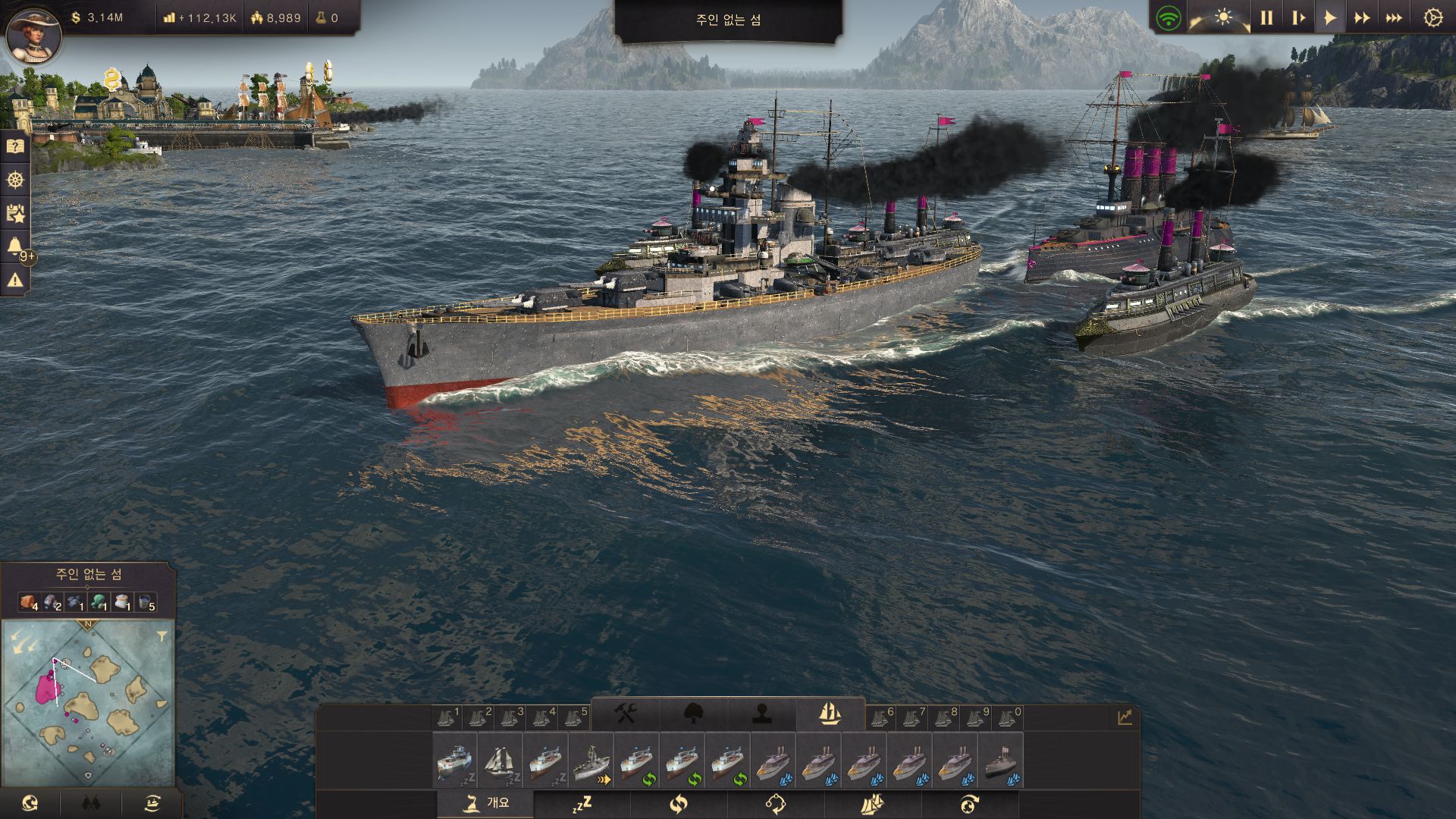Click the player portrait avatar
Screen dimensions: 1456x819
point(33,34)
